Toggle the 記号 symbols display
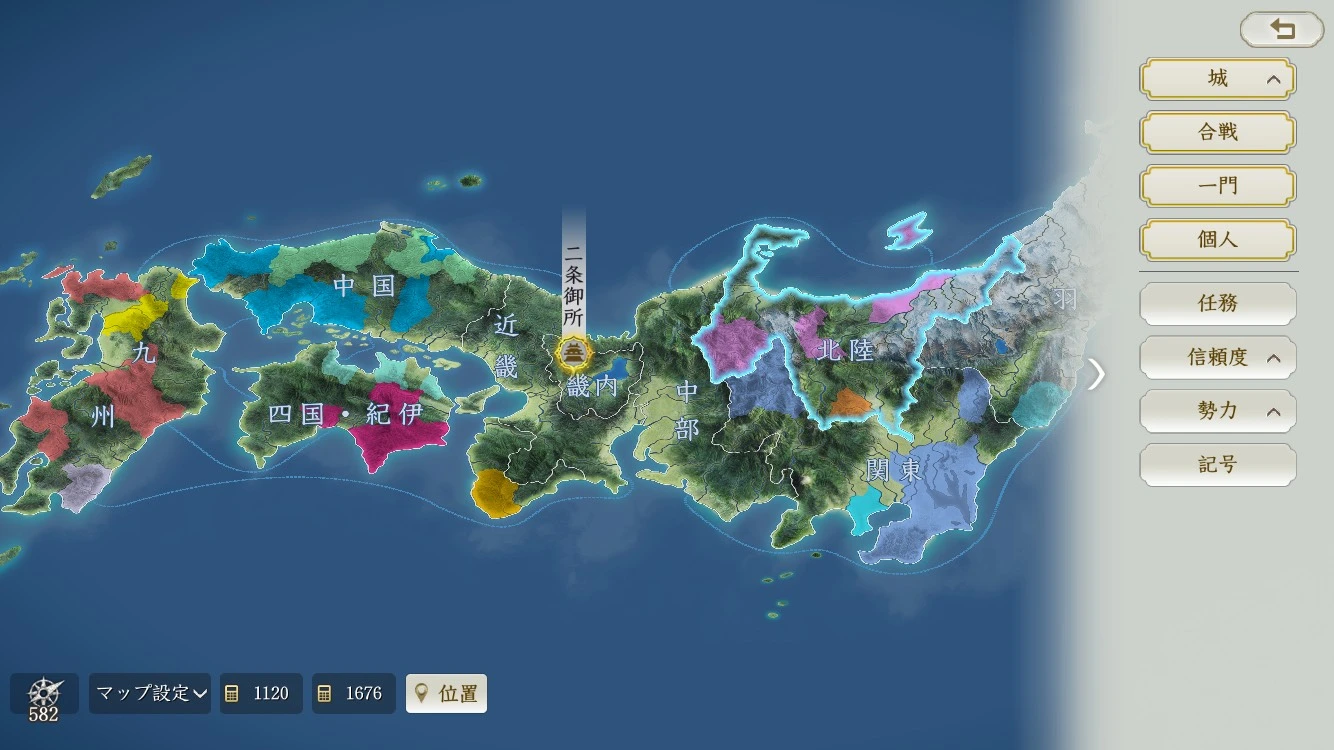 click(x=1217, y=465)
